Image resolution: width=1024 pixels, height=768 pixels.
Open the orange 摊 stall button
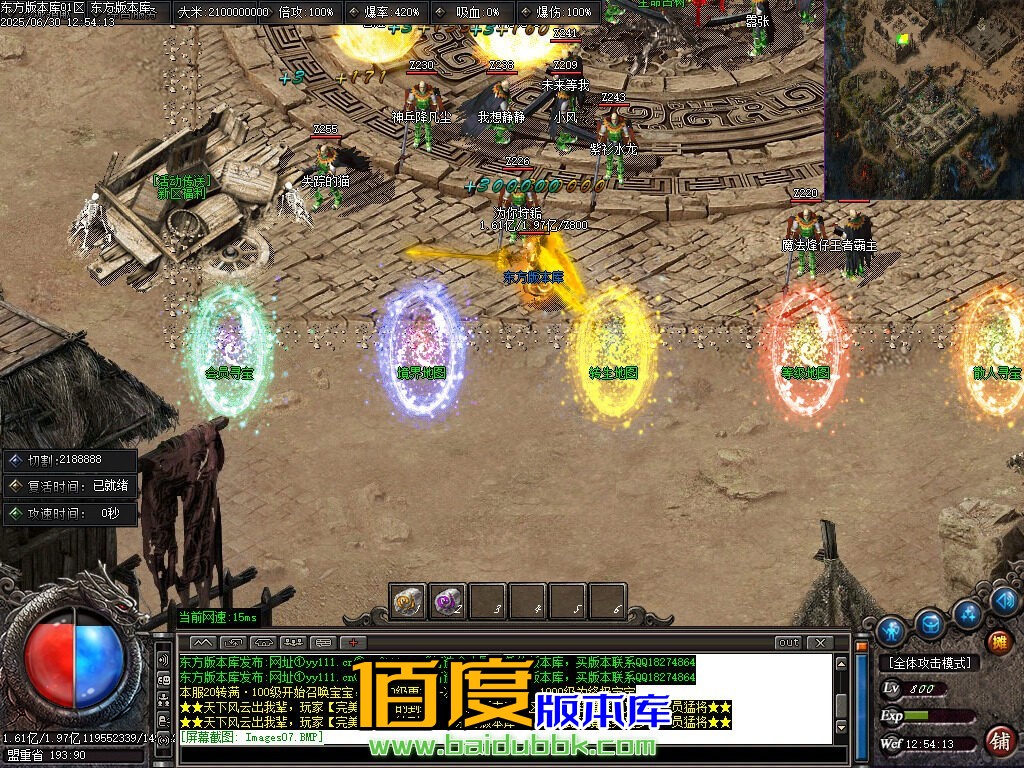tap(998, 642)
